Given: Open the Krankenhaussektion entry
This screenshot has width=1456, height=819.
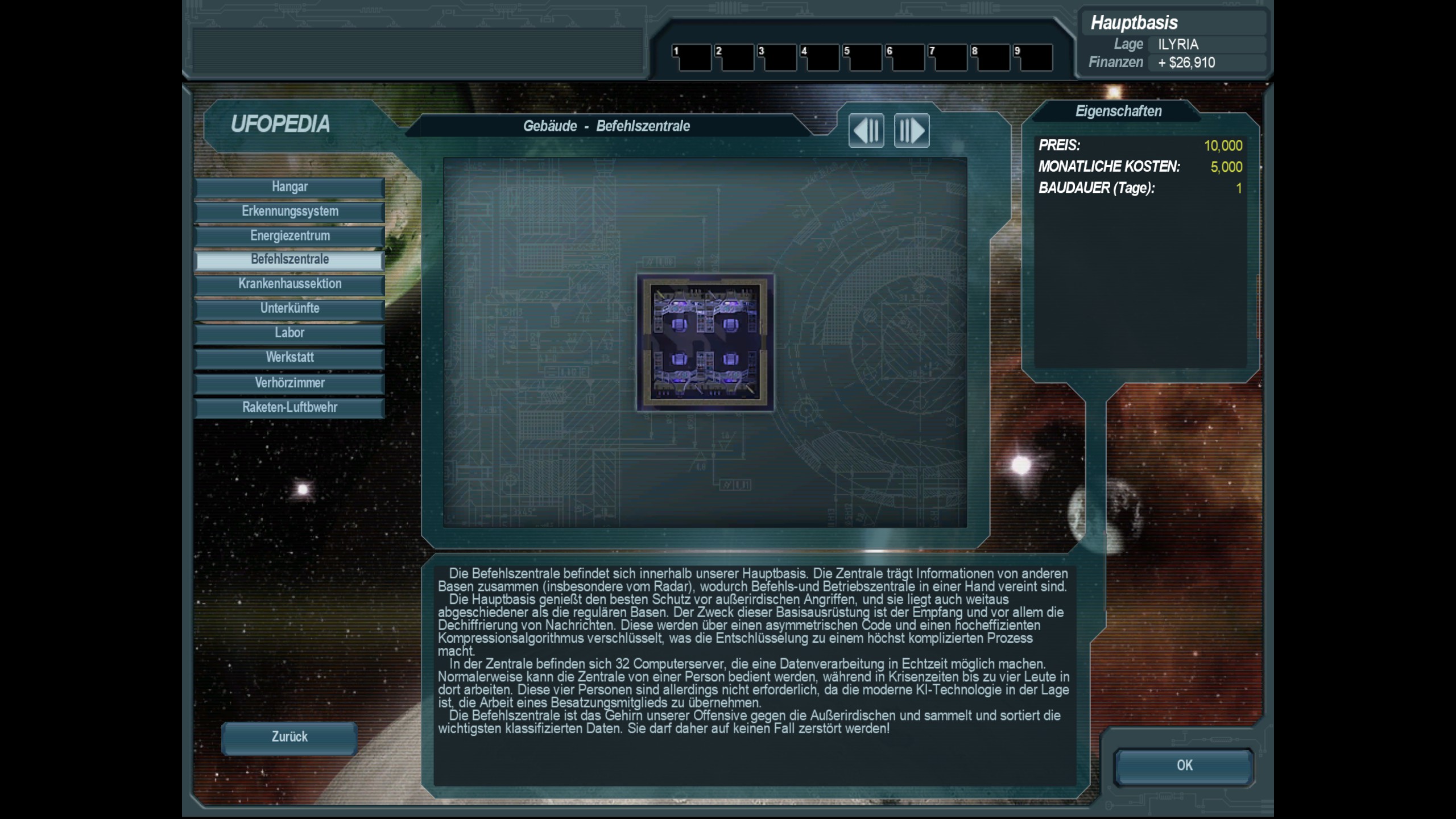Looking at the screenshot, I should pyautogui.click(x=289, y=284).
